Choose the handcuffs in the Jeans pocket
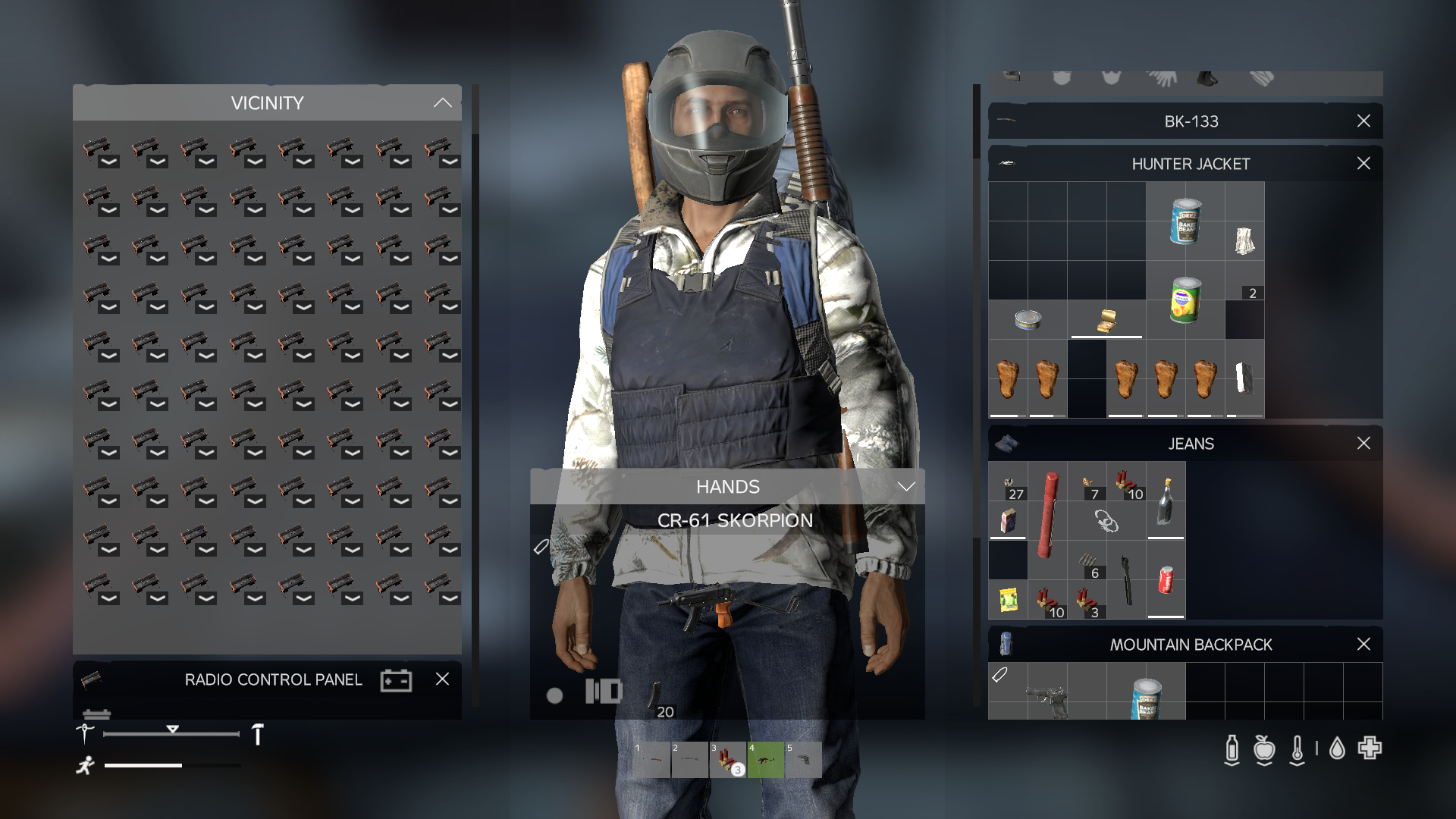This screenshot has height=819, width=1456. point(1106,521)
